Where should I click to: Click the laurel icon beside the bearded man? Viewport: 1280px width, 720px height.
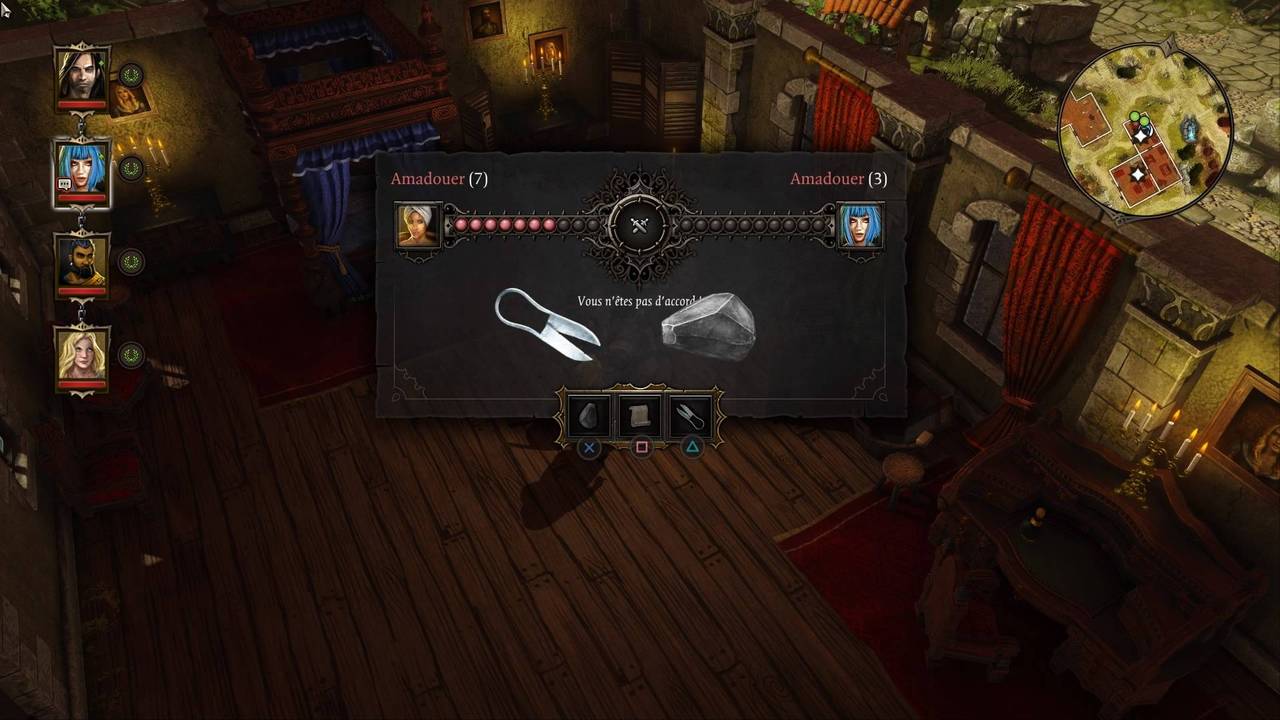131,262
